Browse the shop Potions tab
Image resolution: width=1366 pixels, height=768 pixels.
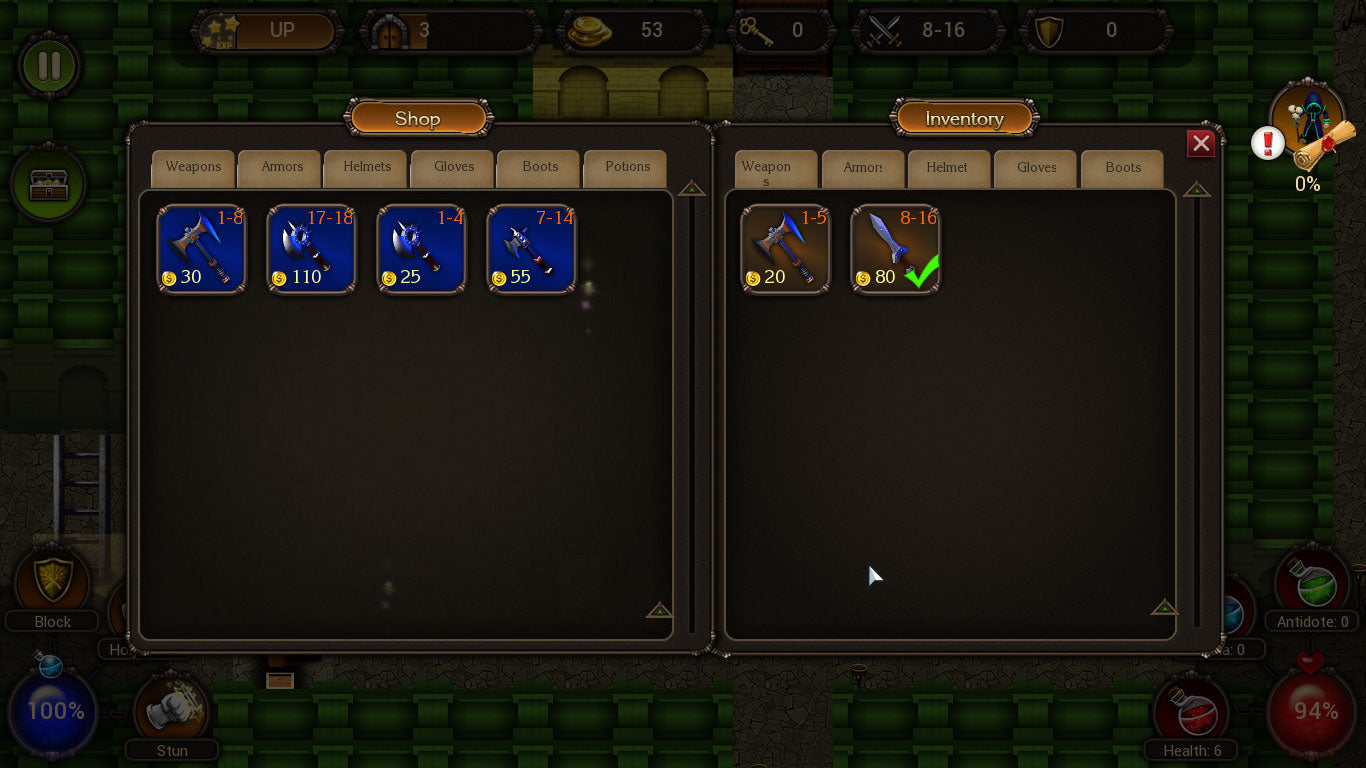click(x=627, y=168)
